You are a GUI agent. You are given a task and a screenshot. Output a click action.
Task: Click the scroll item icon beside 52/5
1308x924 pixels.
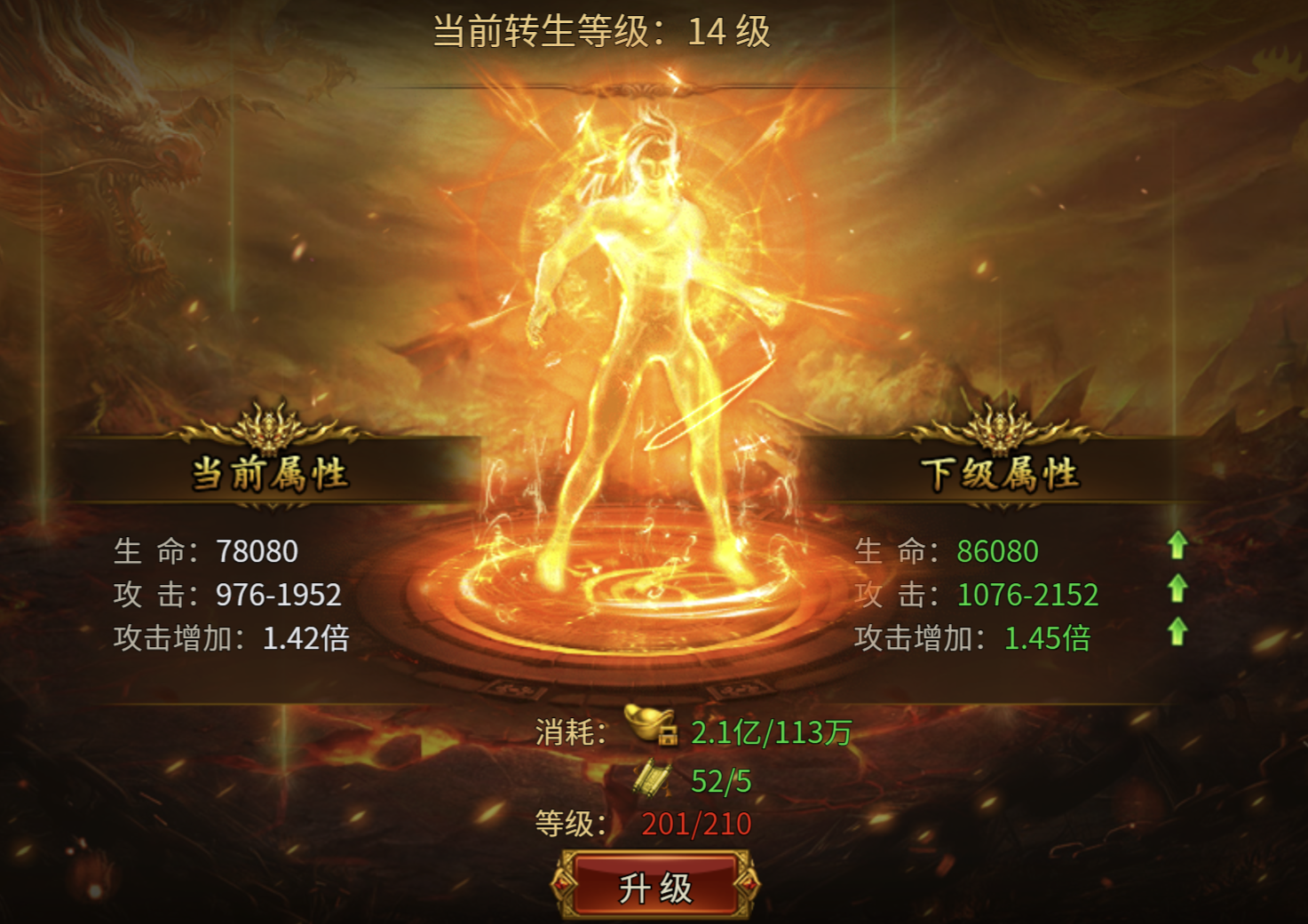tap(654, 778)
